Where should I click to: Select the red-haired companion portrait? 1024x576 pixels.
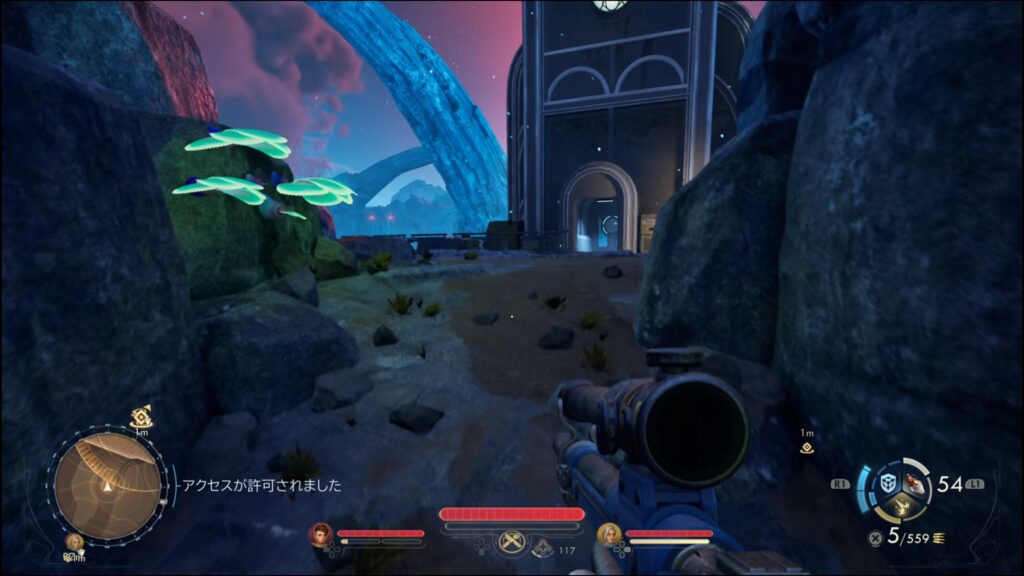point(321,534)
